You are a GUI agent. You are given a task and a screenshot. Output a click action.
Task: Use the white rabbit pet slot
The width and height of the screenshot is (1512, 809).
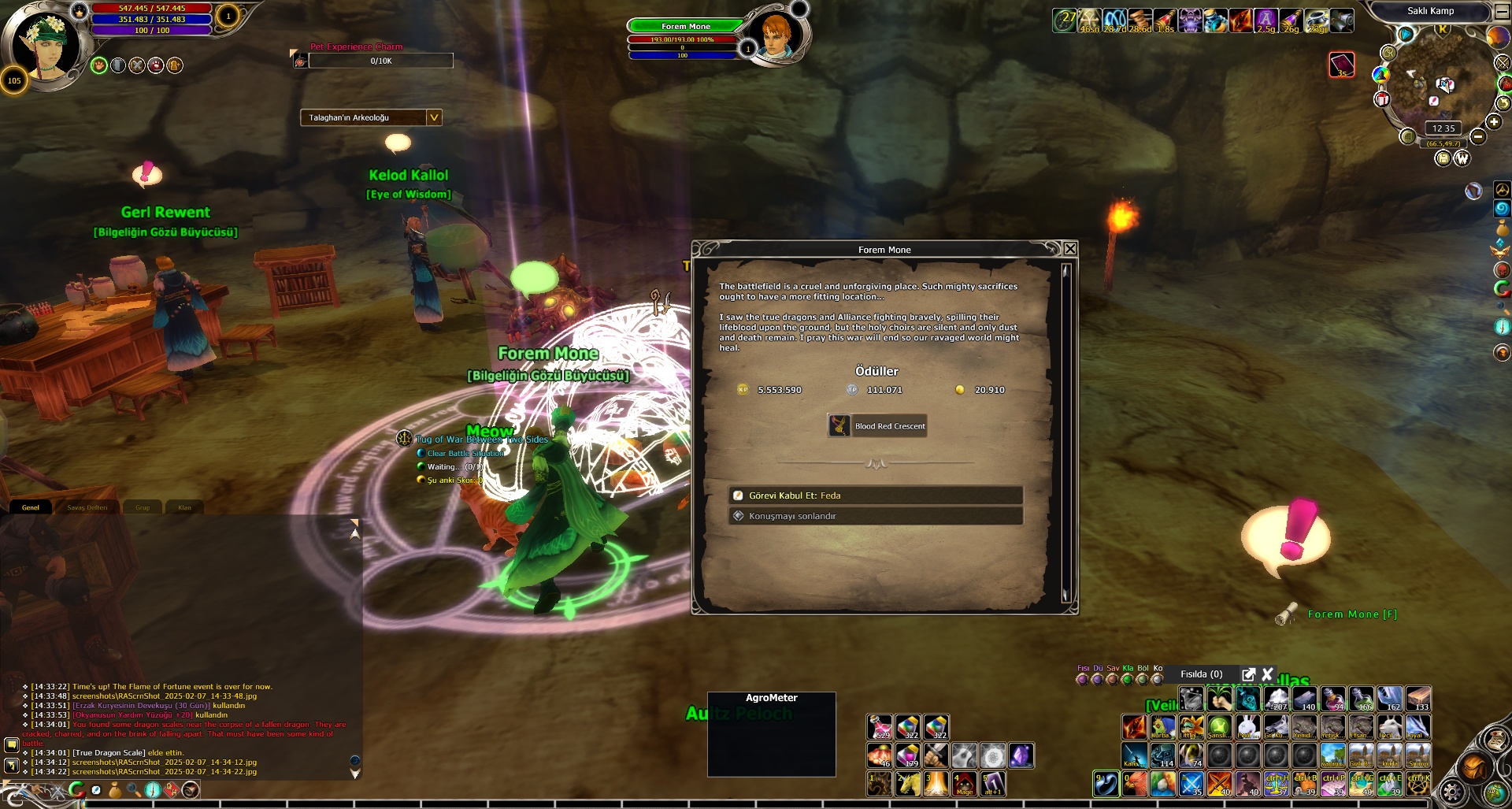coord(1247,726)
